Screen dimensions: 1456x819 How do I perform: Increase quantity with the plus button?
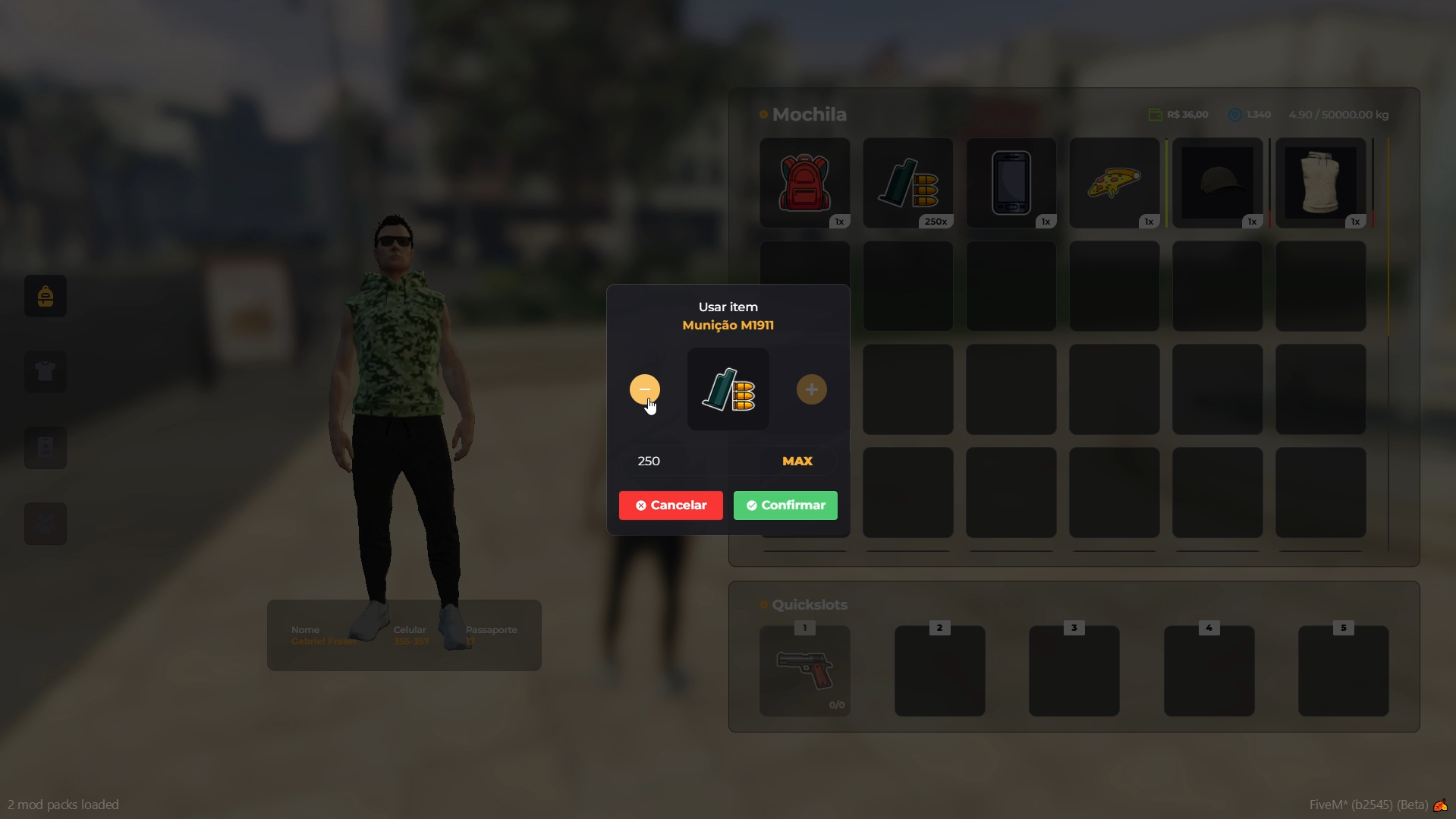tap(811, 389)
